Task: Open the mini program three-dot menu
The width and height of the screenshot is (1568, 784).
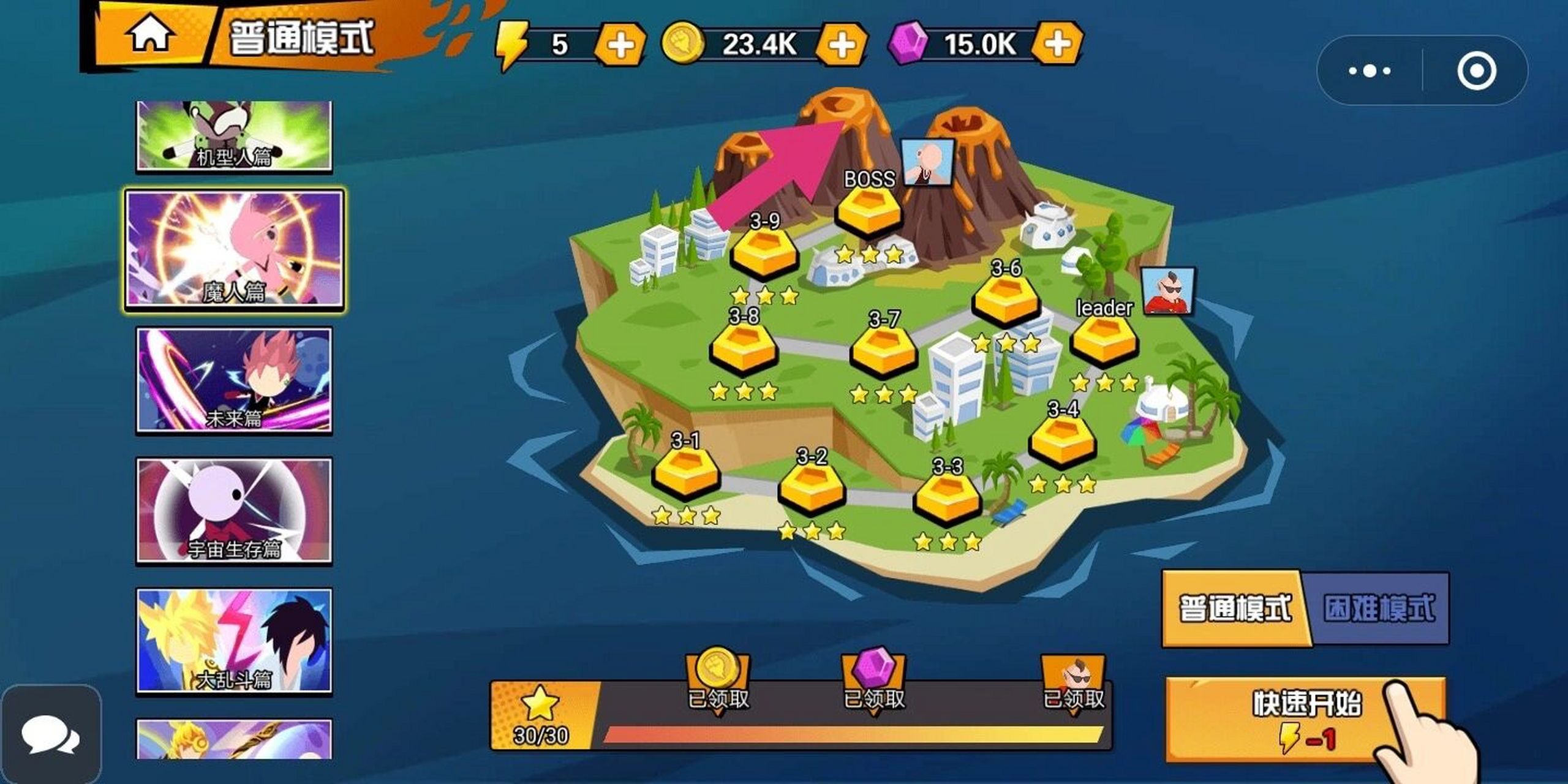Action: (1370, 71)
